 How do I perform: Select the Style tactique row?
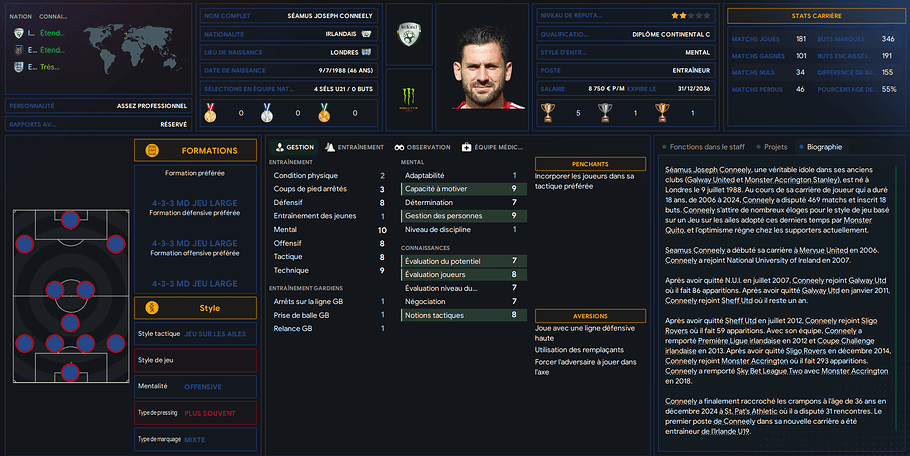coord(195,333)
